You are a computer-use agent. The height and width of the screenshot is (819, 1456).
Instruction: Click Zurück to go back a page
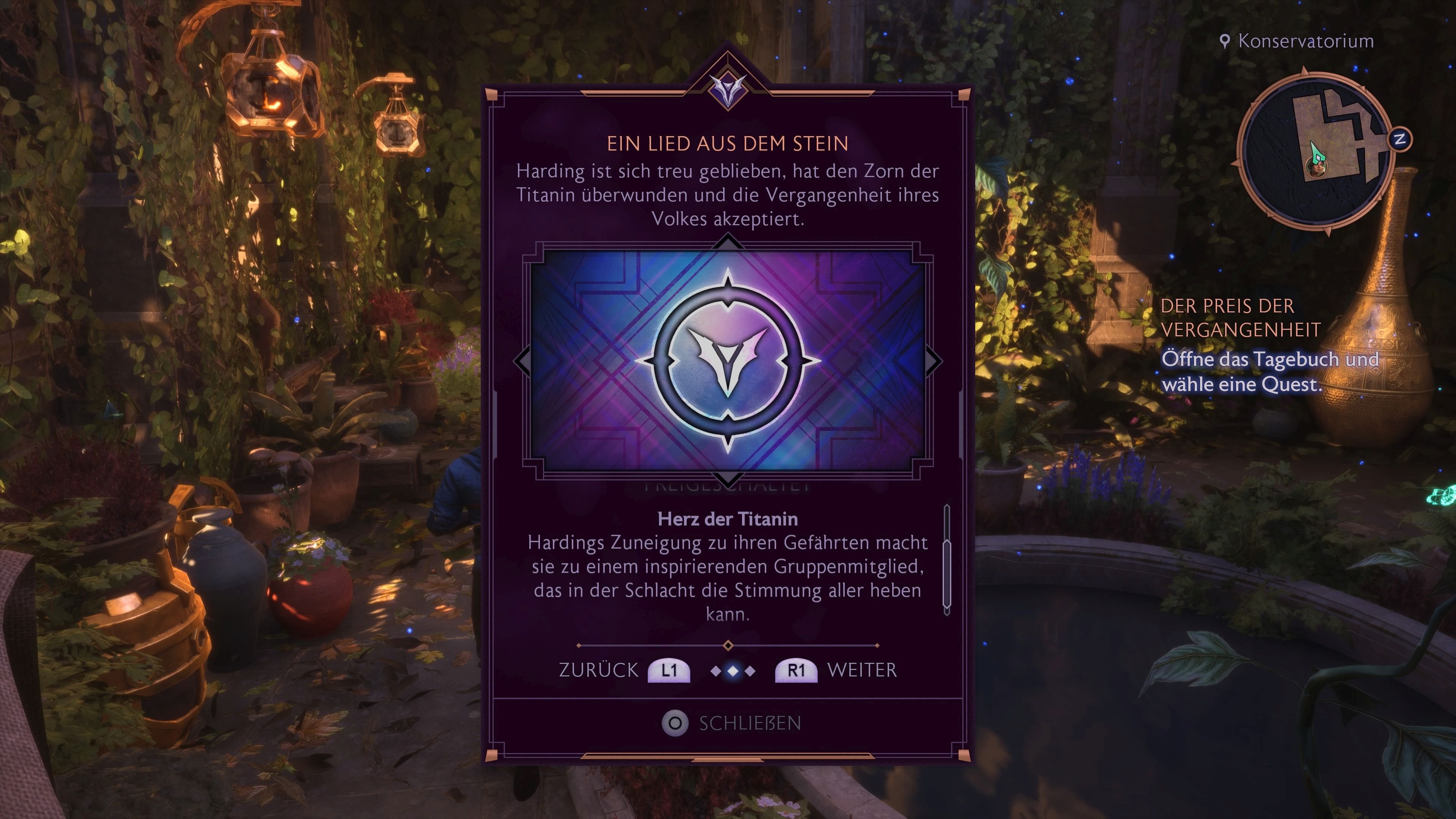598,670
